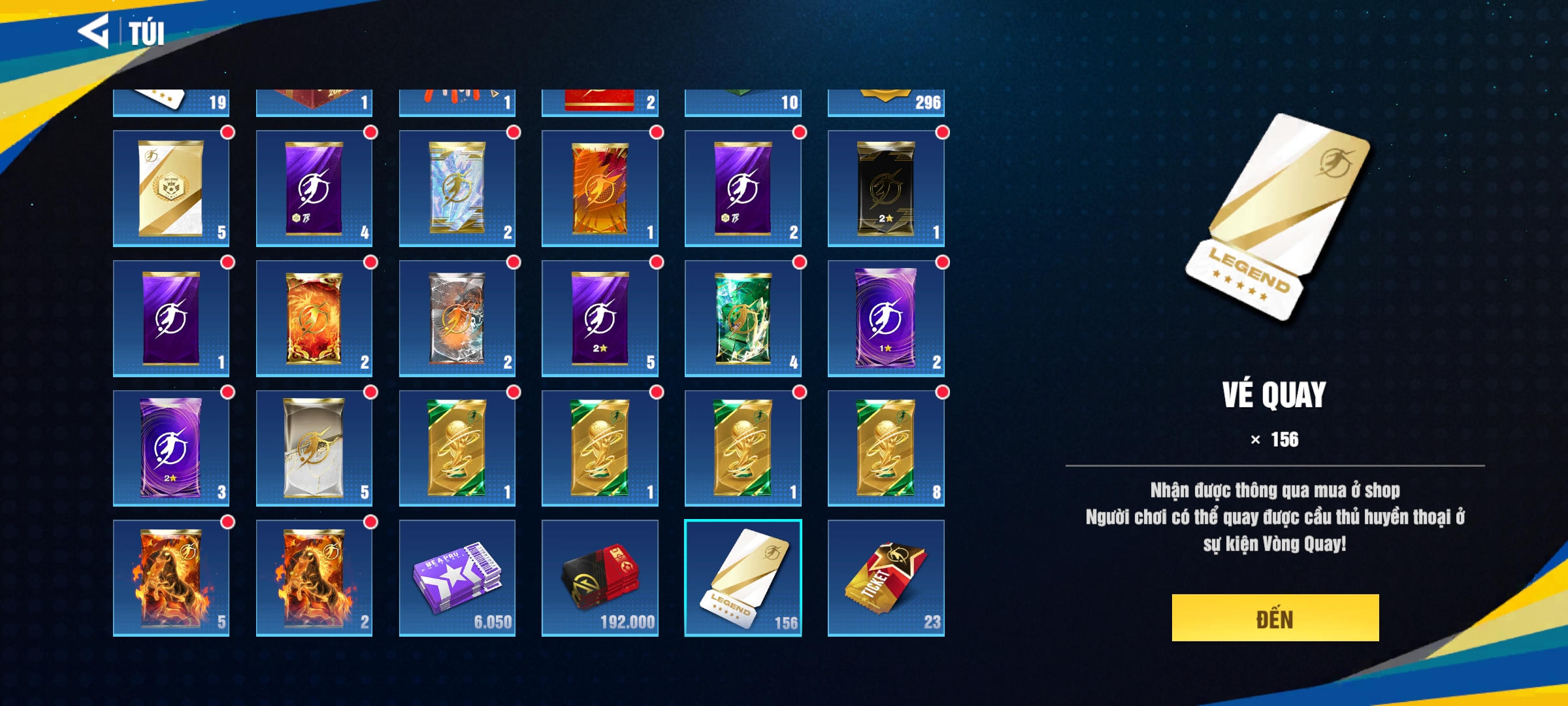The image size is (1568, 706).
Task: Go back using the arrow beside TÚI
Action: tap(93, 31)
